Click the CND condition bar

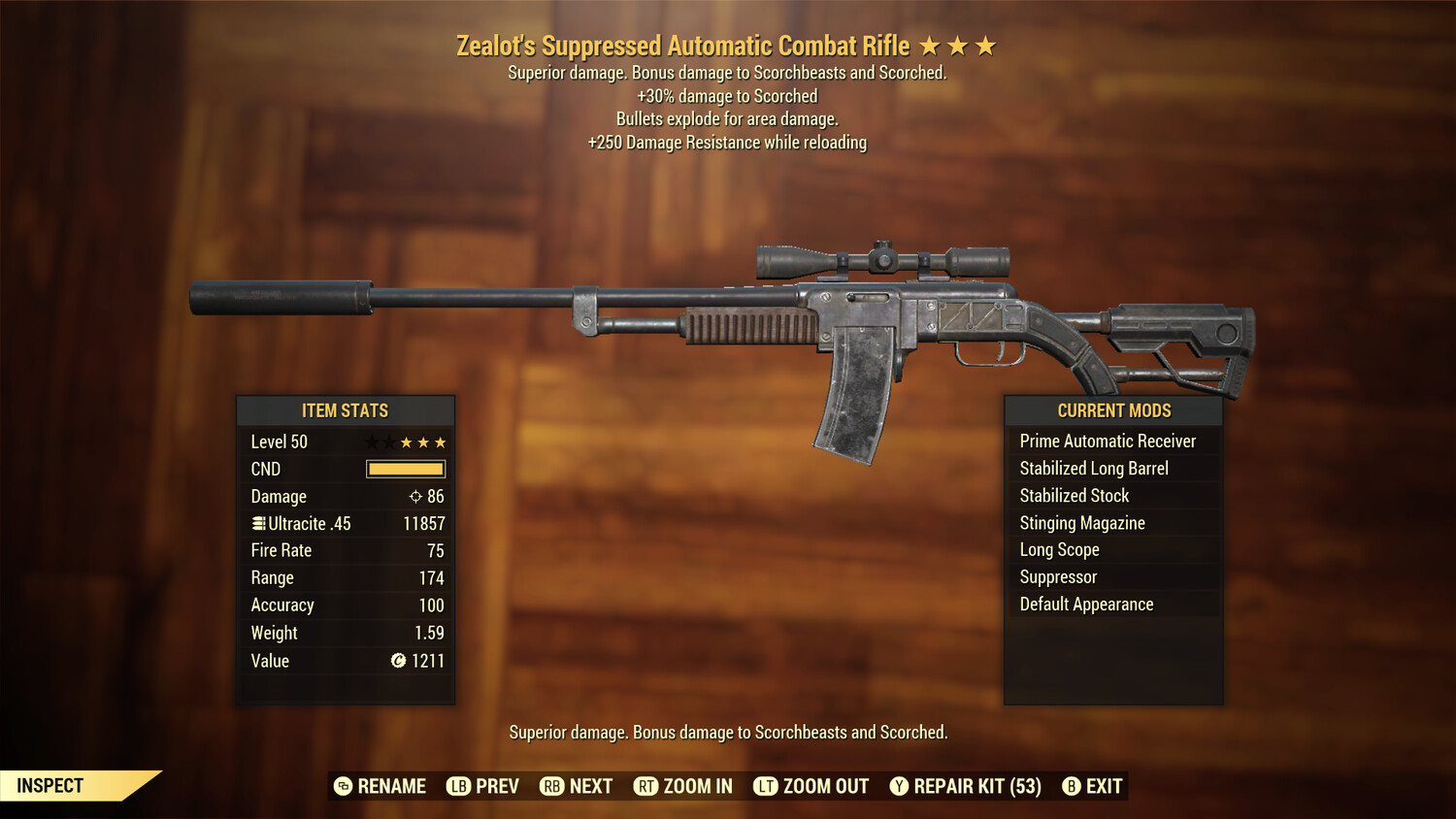pyautogui.click(x=406, y=469)
